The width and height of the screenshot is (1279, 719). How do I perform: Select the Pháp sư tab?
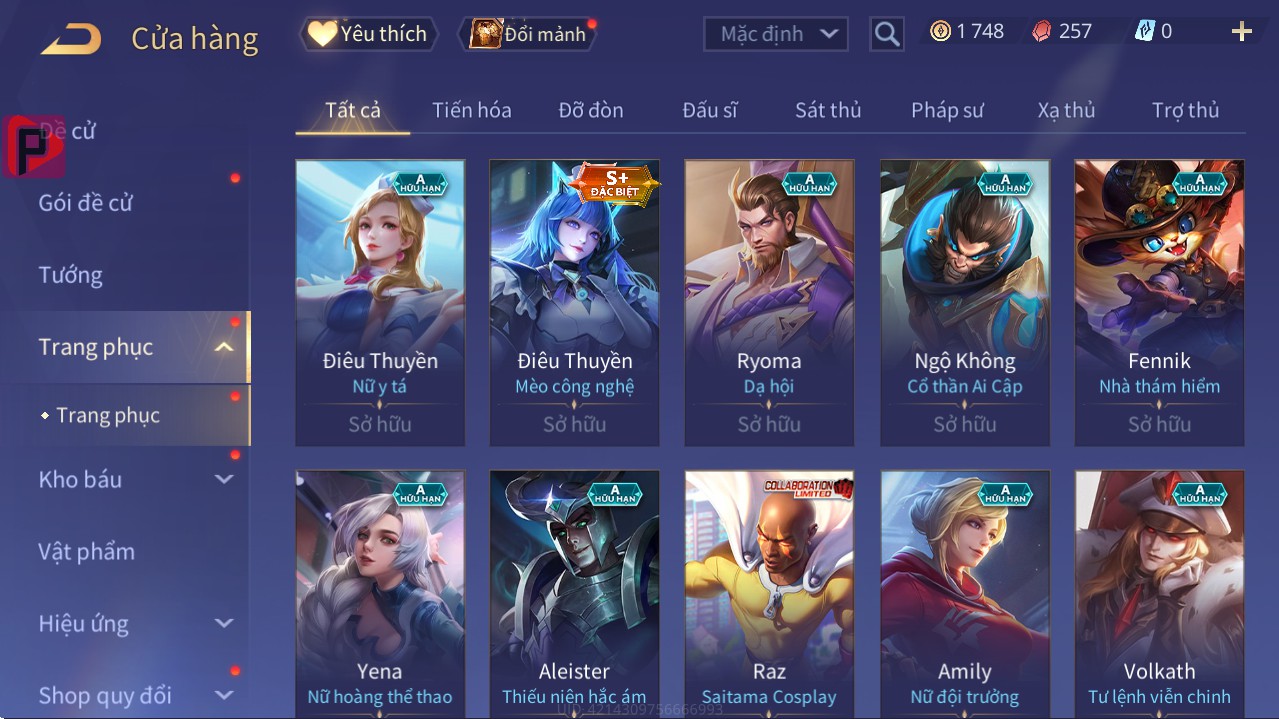(947, 110)
